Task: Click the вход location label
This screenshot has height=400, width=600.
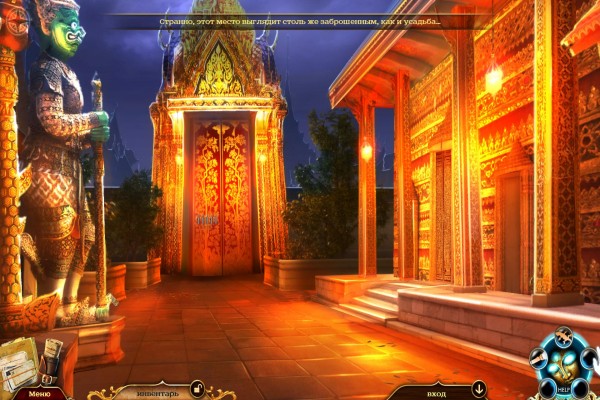Action: coord(436,390)
